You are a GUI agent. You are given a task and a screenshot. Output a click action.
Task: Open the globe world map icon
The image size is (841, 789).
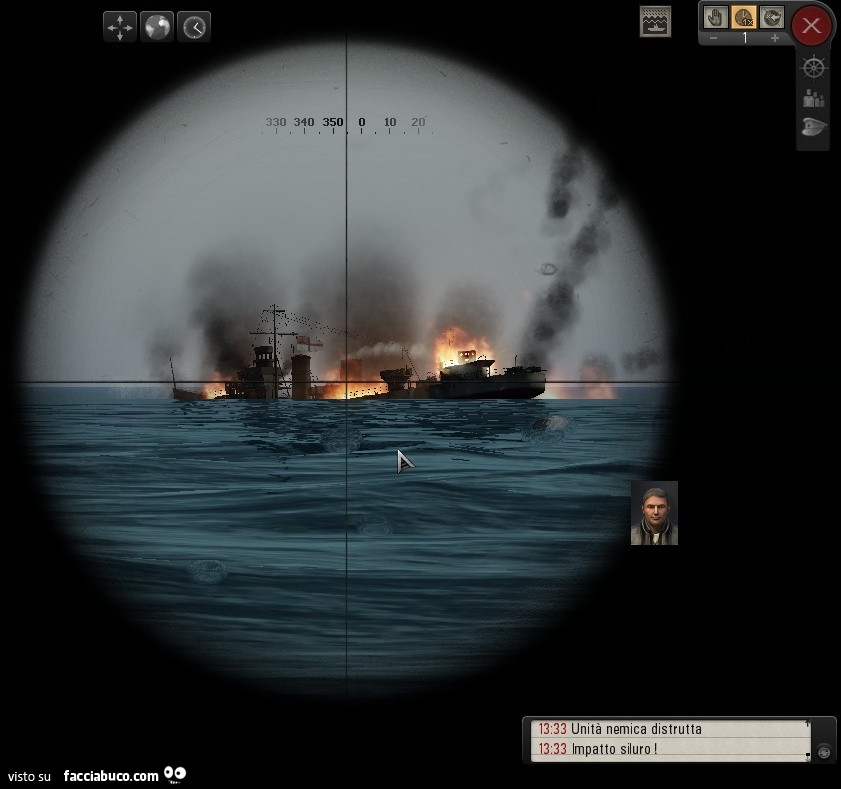tap(157, 27)
